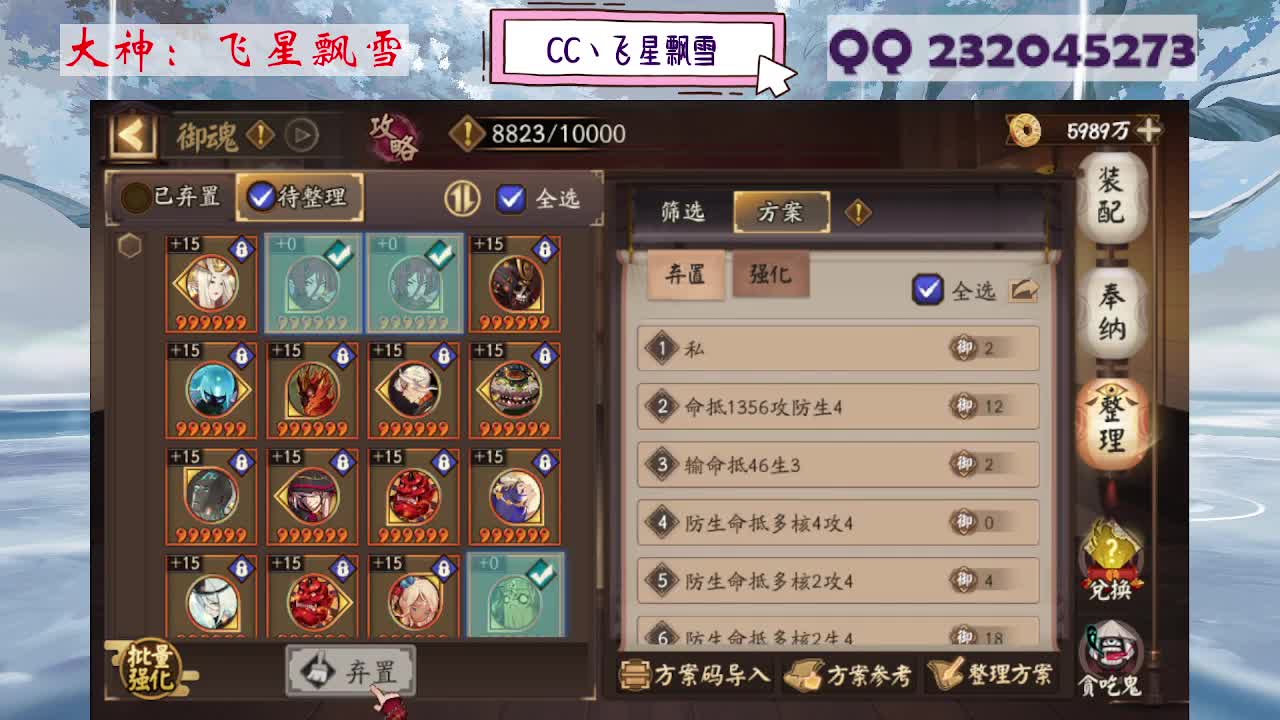
Task: Expand plan 2 命抵1356攻防生4 entry
Action: (x=838, y=406)
